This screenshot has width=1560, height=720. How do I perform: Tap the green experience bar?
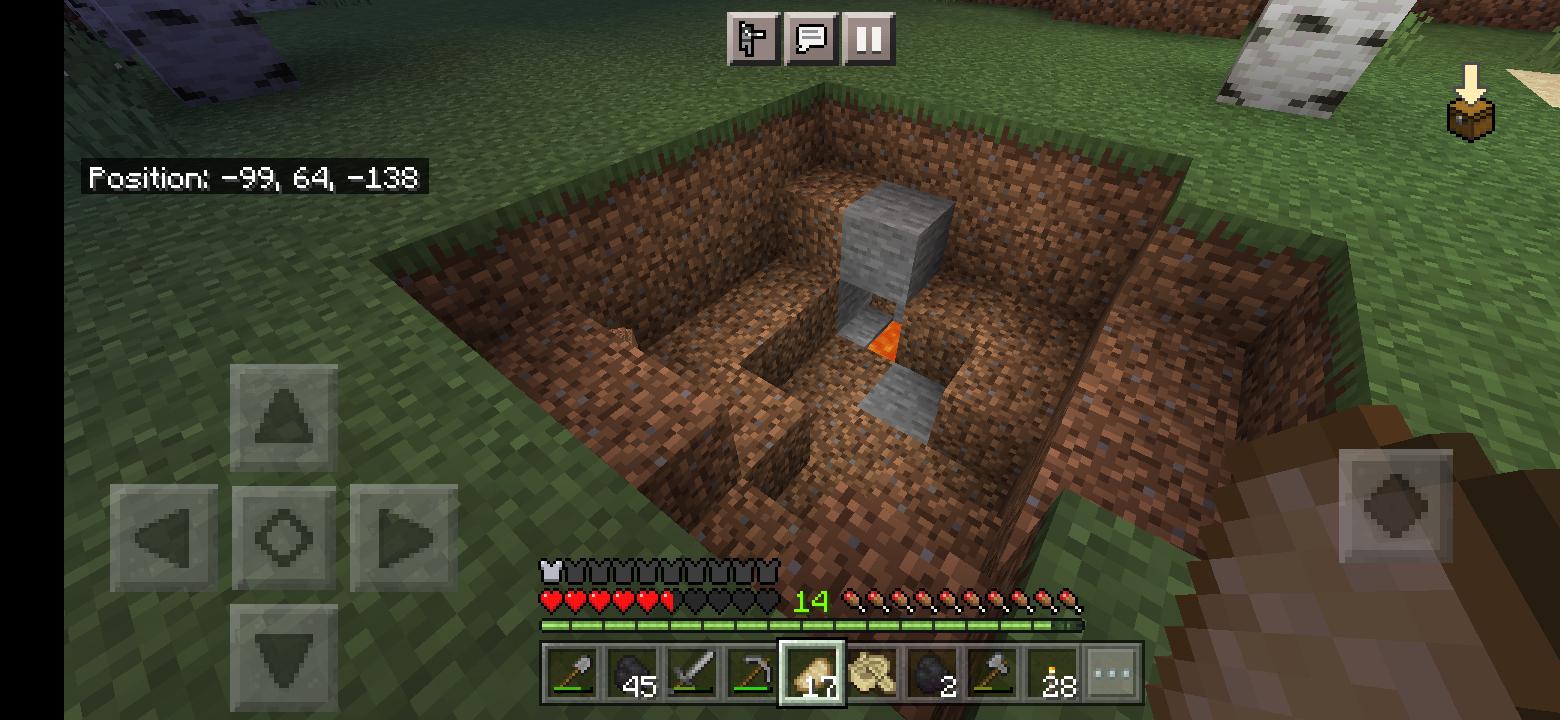coord(810,625)
